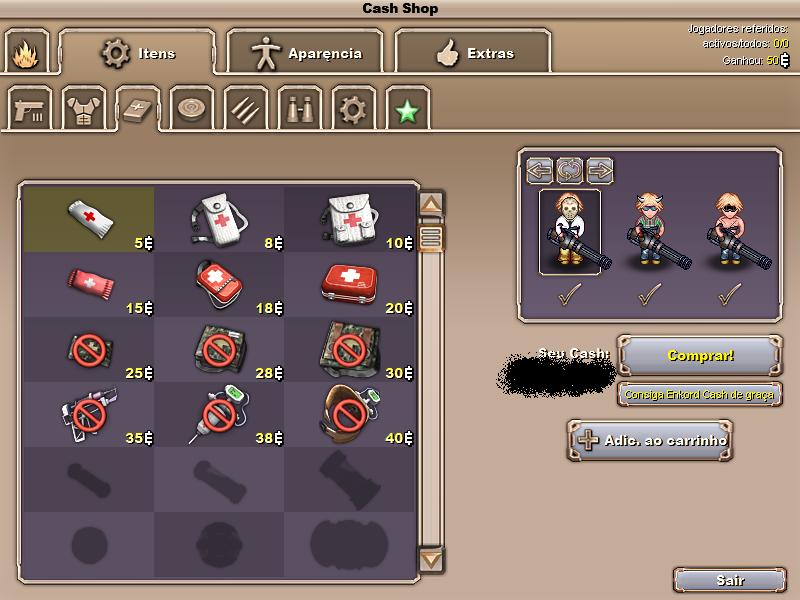Viewport: 800px width, 600px height.
Task: Show the next character with right arrow
Action: 600,169
